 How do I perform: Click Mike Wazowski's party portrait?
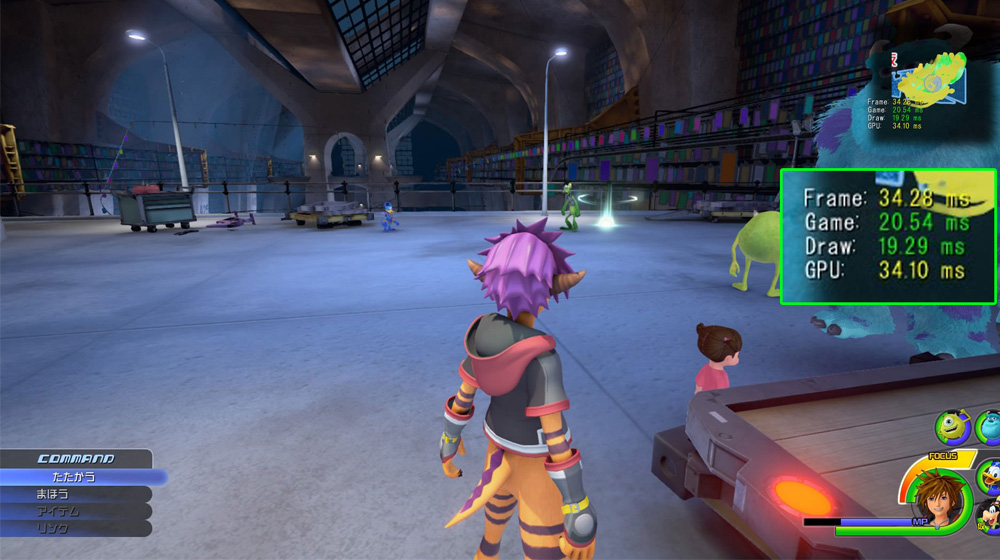coord(952,428)
